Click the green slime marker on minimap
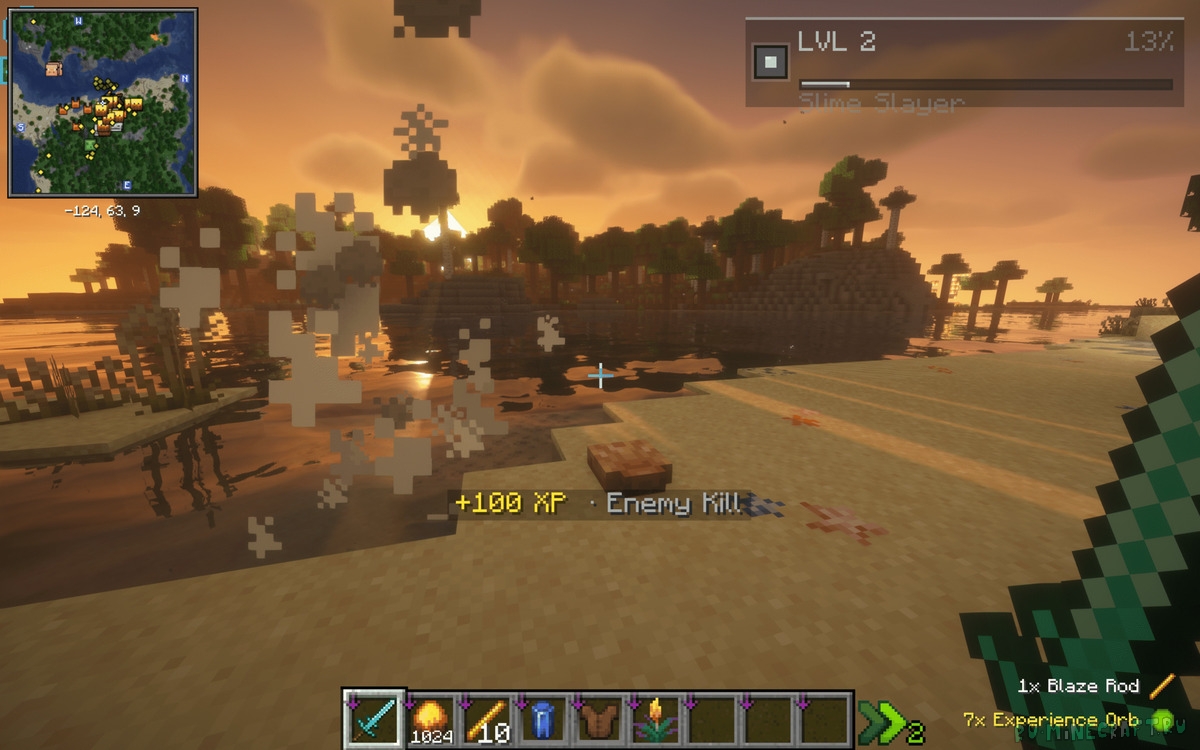 [91, 146]
